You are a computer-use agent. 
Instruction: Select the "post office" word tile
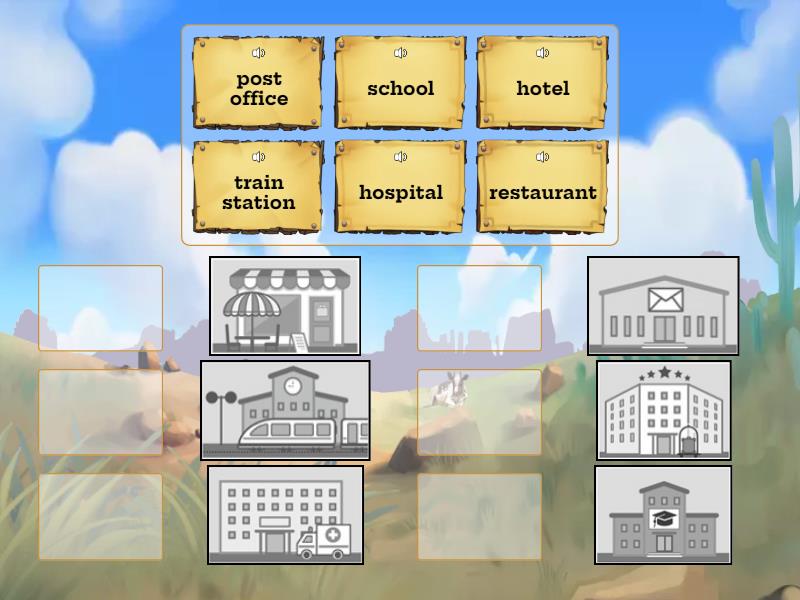(x=258, y=90)
